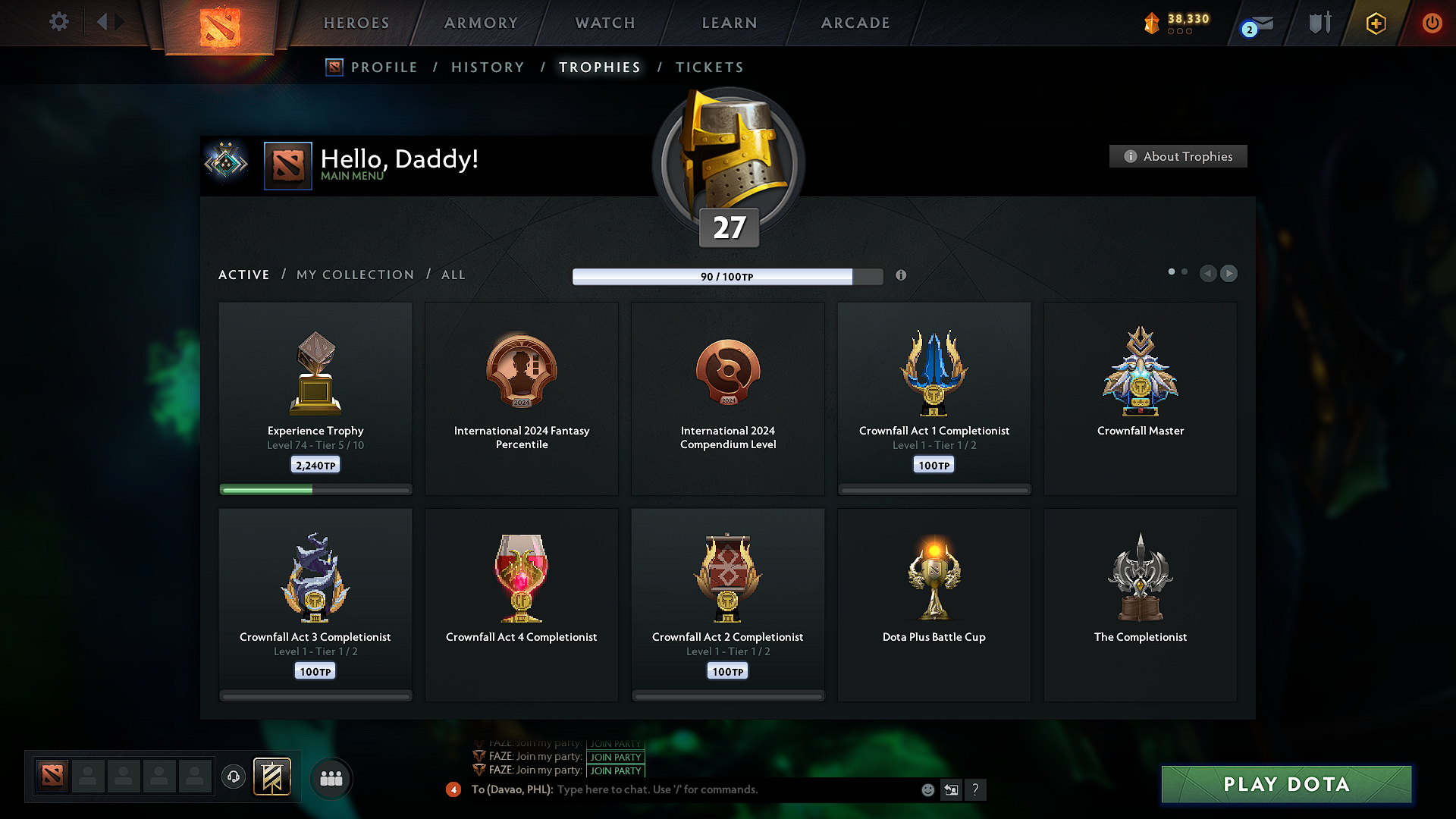Open the Tickets tab
Viewport: 1456px width, 819px height.
coord(709,67)
